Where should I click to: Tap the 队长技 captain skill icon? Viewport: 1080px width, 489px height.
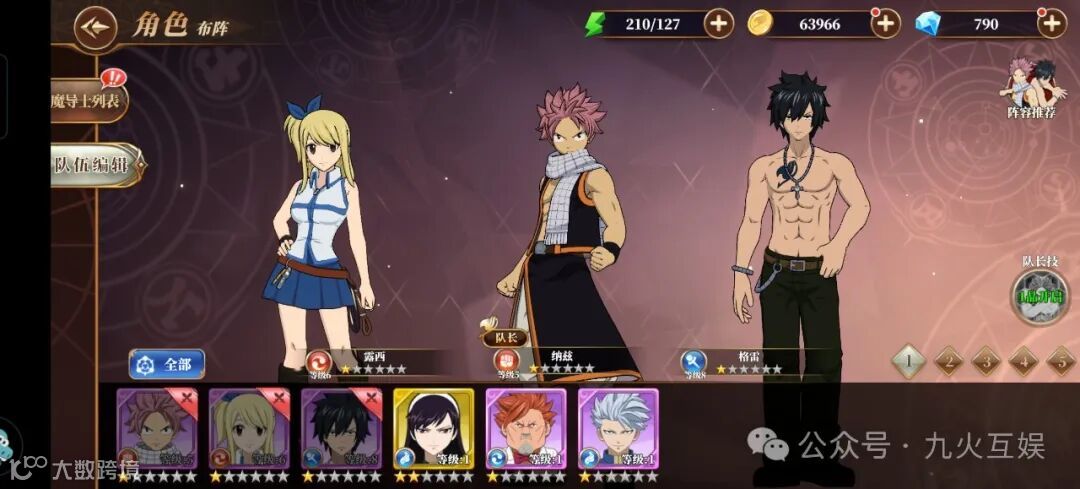tap(1039, 297)
